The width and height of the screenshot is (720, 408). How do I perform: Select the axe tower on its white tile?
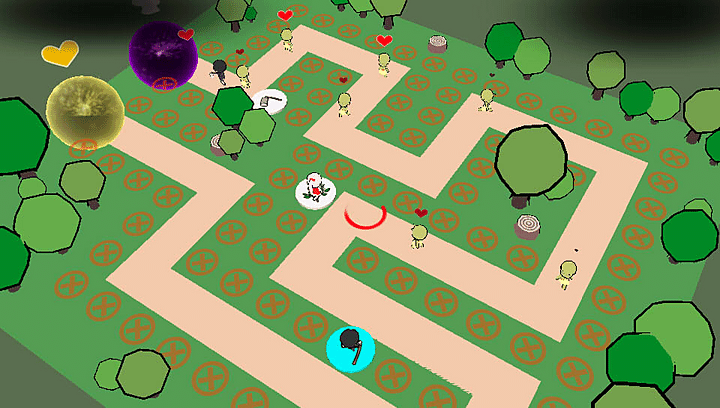coord(270,100)
